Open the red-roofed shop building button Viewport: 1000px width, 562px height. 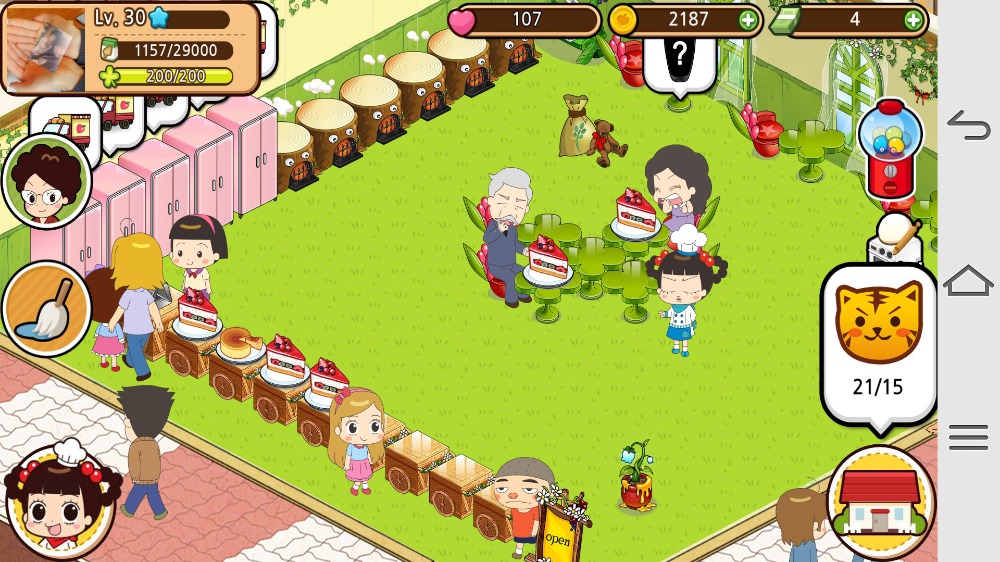tap(880, 502)
